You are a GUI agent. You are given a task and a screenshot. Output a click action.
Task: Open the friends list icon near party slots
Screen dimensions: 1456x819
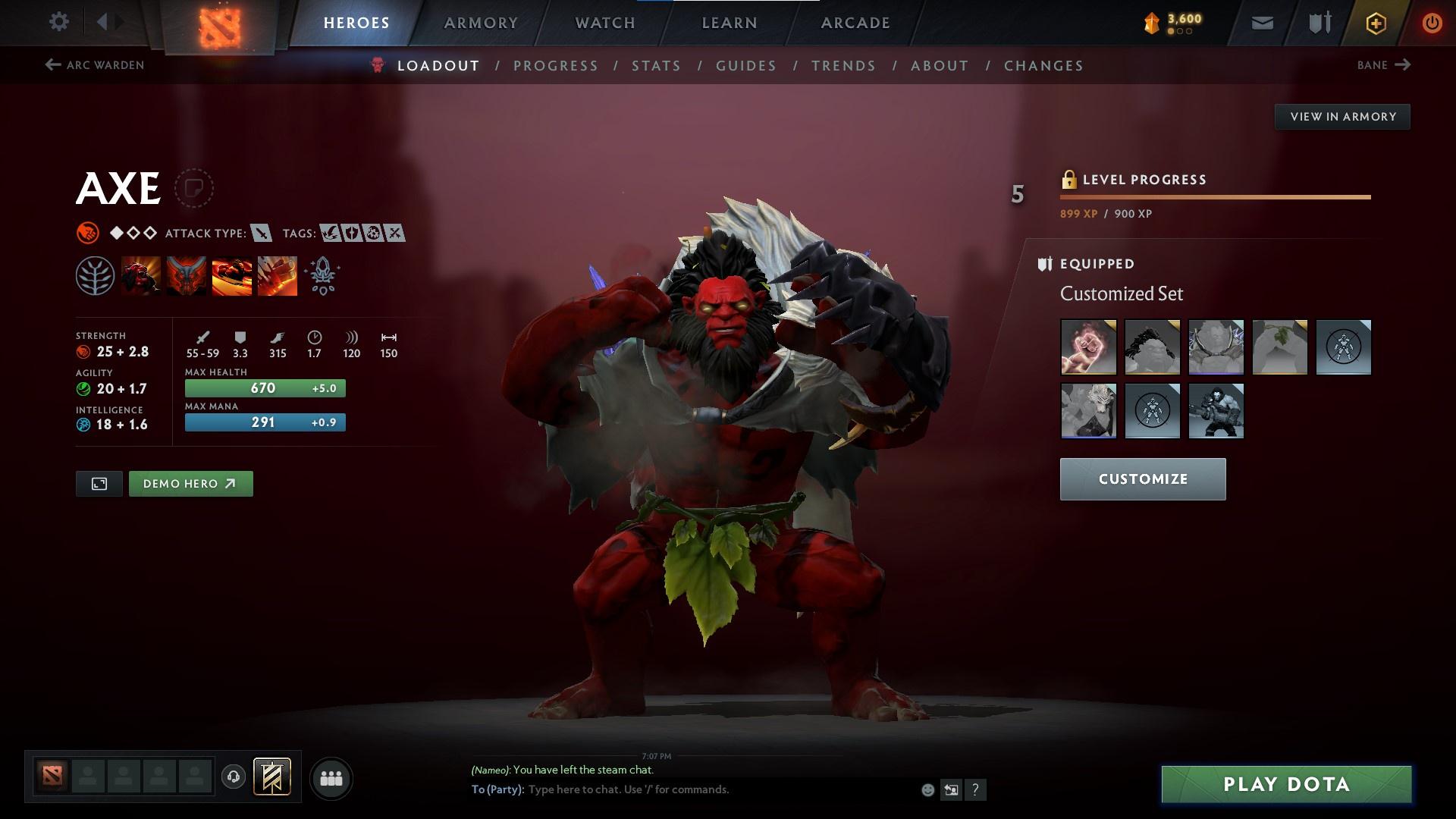coord(331,777)
